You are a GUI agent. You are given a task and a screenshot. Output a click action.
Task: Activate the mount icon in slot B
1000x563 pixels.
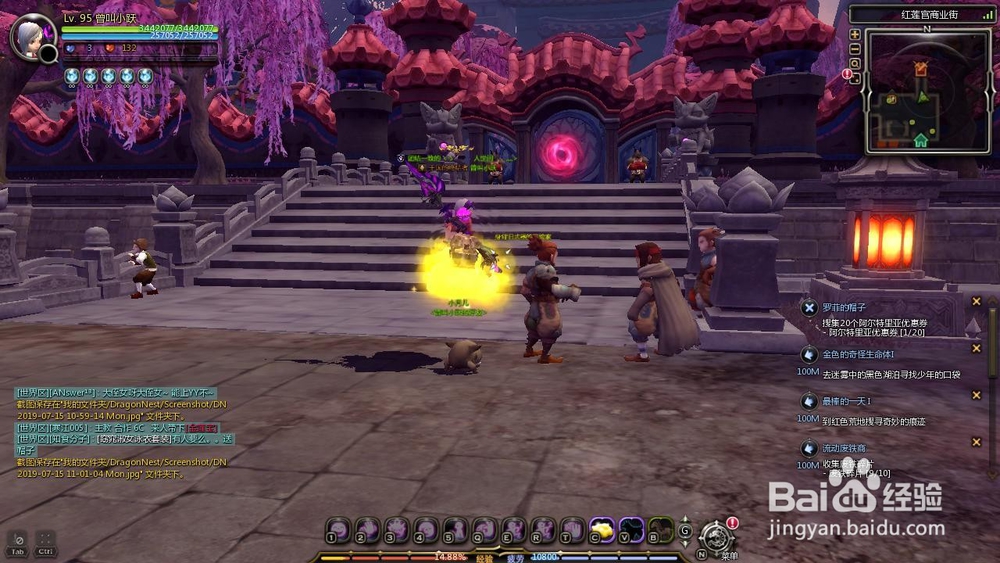tap(660, 528)
